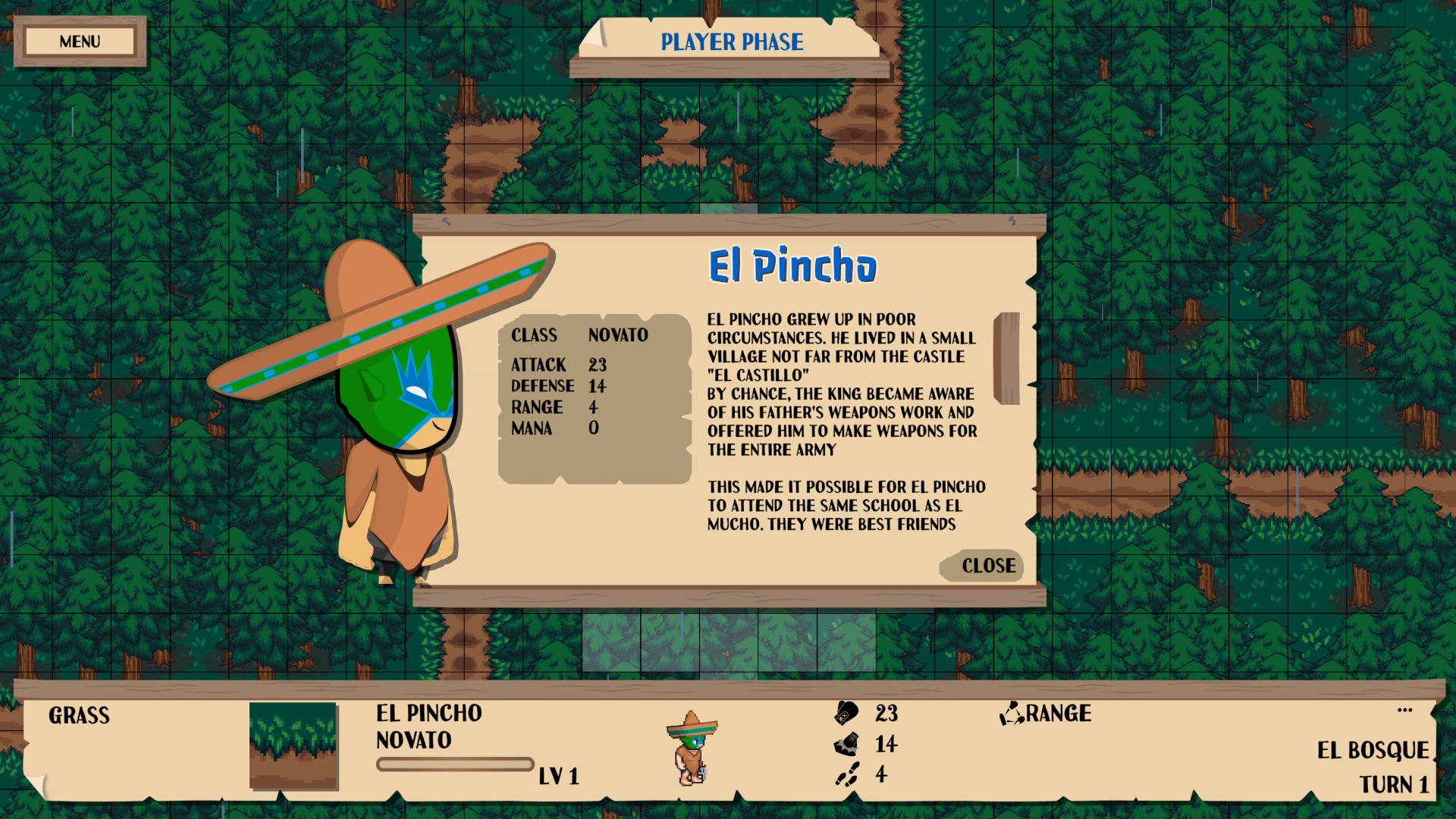
Task: Click the scroll handle on the panel's right edge
Action: click(1009, 353)
